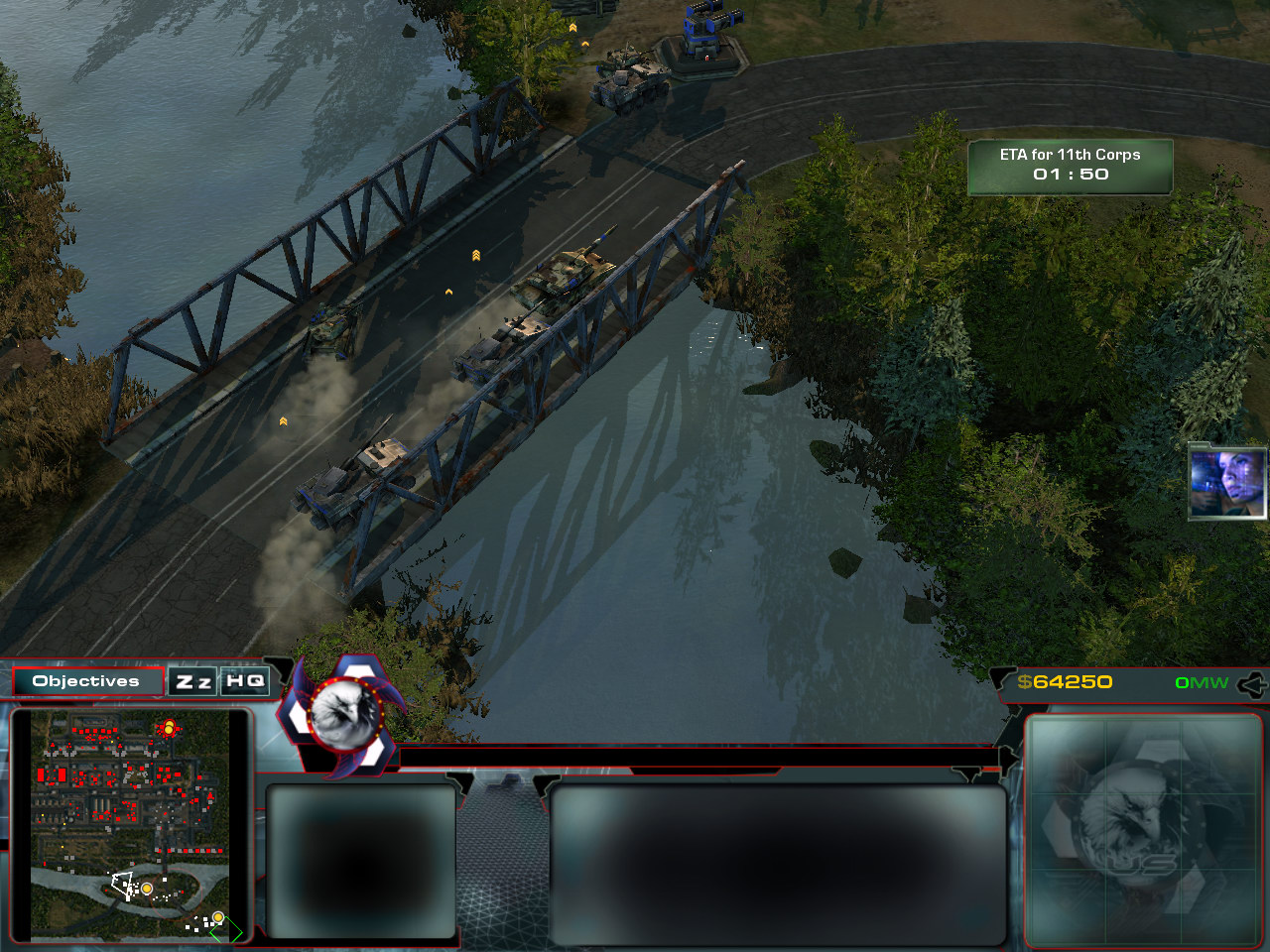The width and height of the screenshot is (1270, 952).
Task: Jump to headquarters with the HQ button
Action: pyautogui.click(x=245, y=681)
